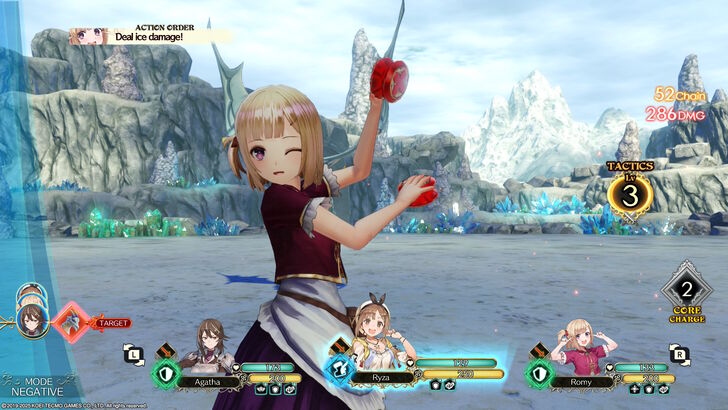This screenshot has height=410, width=728.
Task: Click the Tactics level 3 emblem
Action: 630,193
